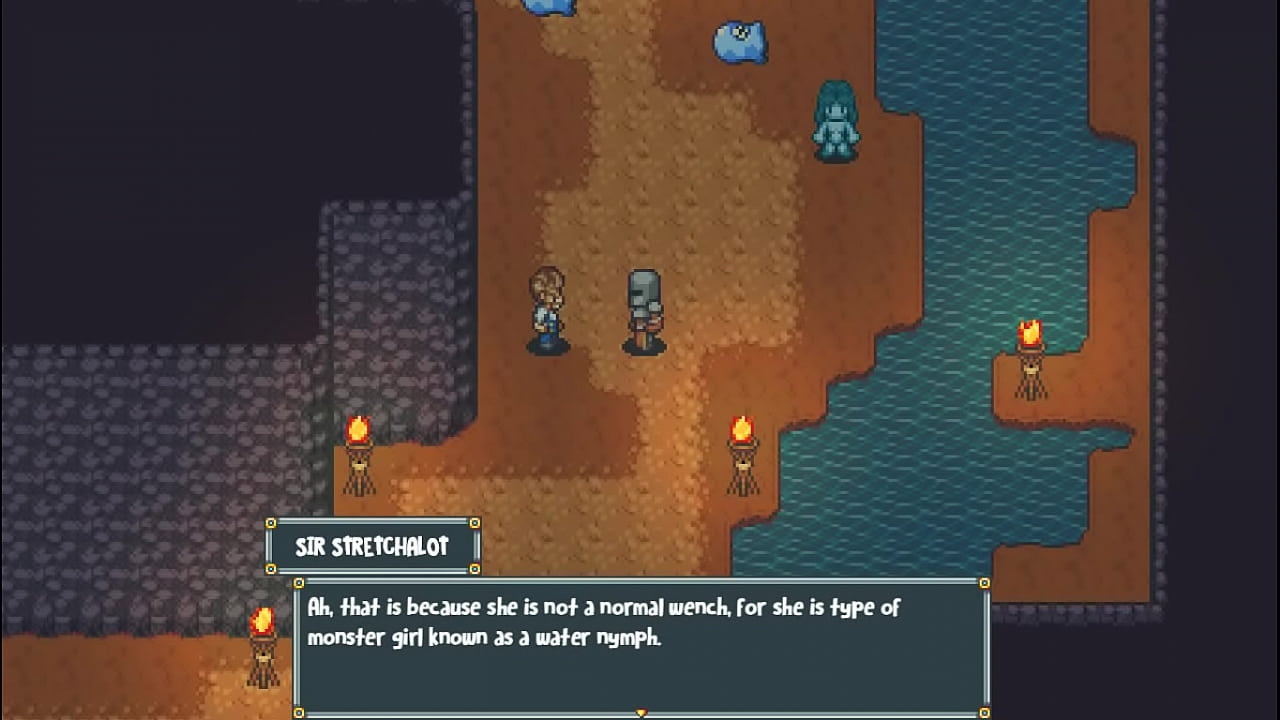Click Sir Stretchalot's dialogue text box

click(x=641, y=645)
